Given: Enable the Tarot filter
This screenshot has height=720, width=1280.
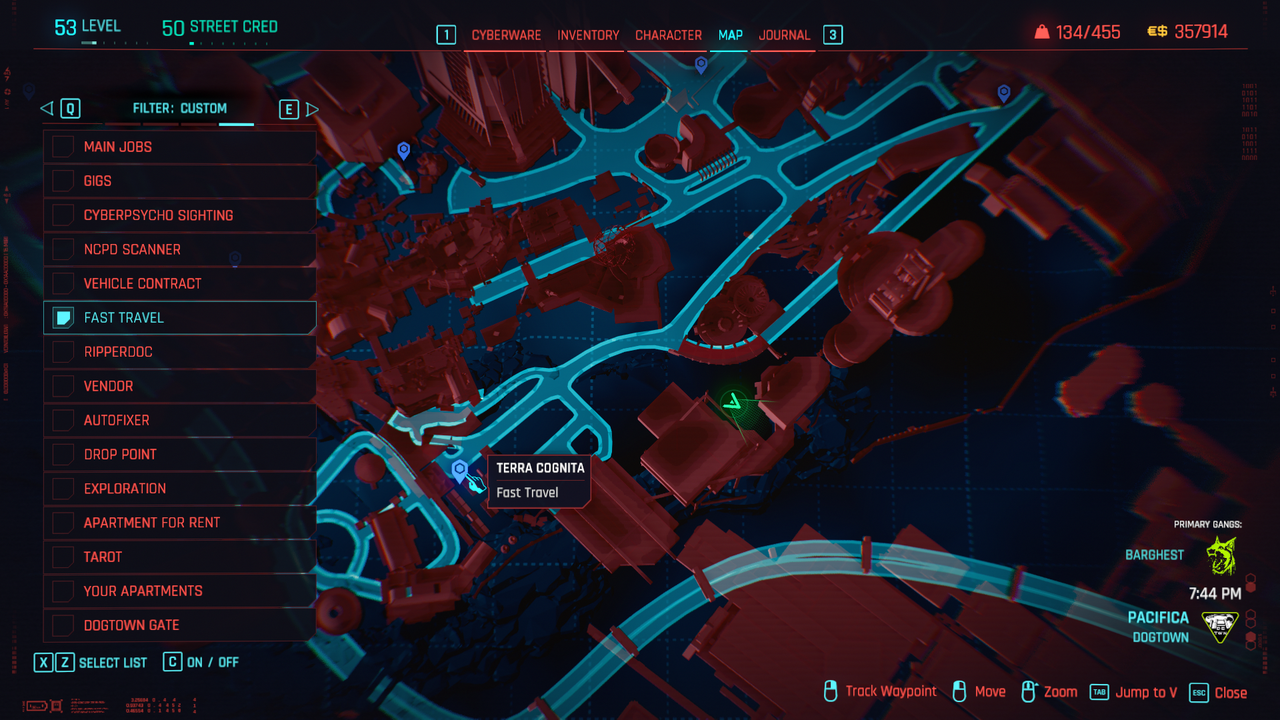Looking at the screenshot, I should pos(63,556).
